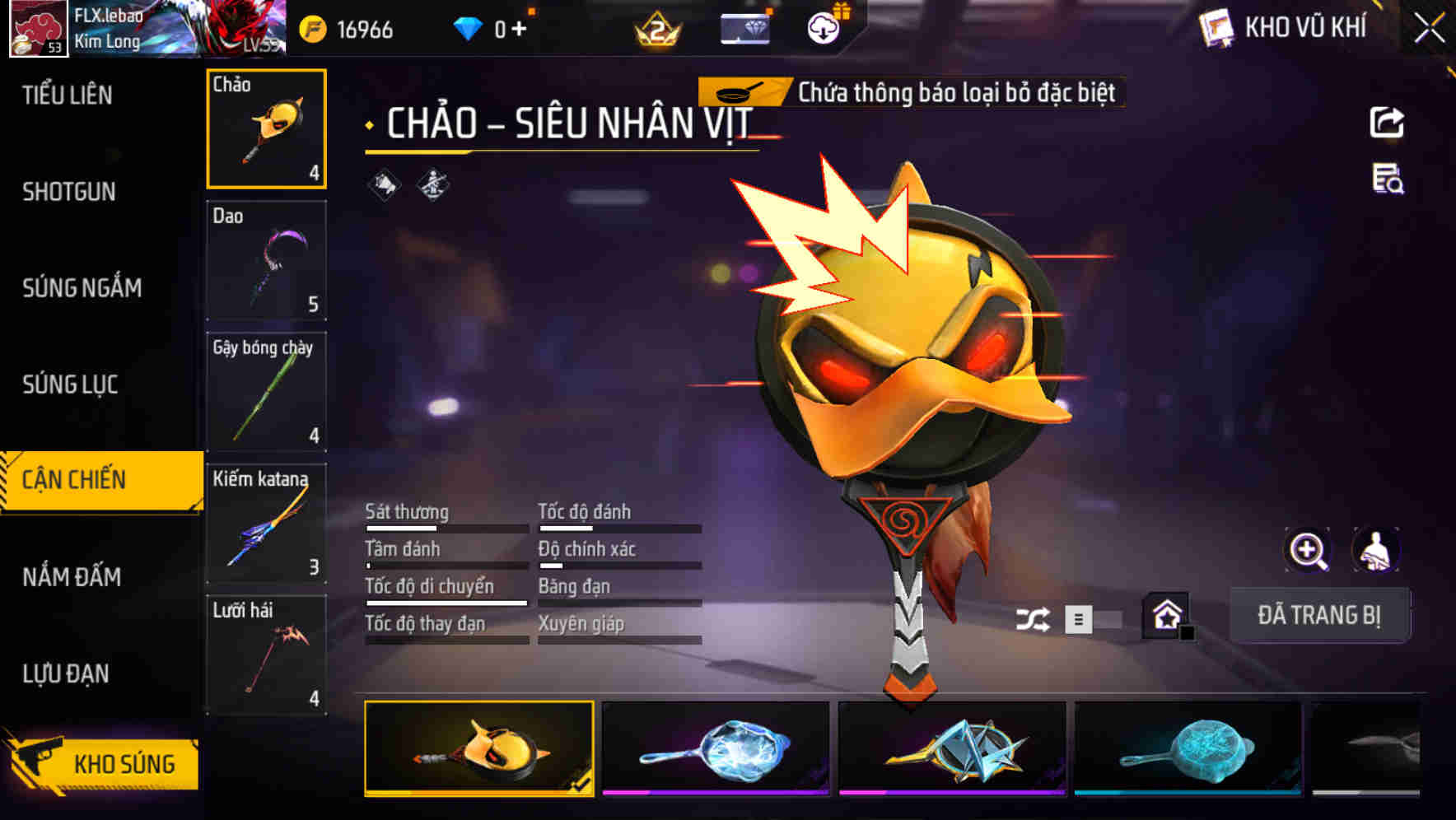Switch to the SÚNG NGẮM category
The width and height of the screenshot is (1456, 820).
82,287
